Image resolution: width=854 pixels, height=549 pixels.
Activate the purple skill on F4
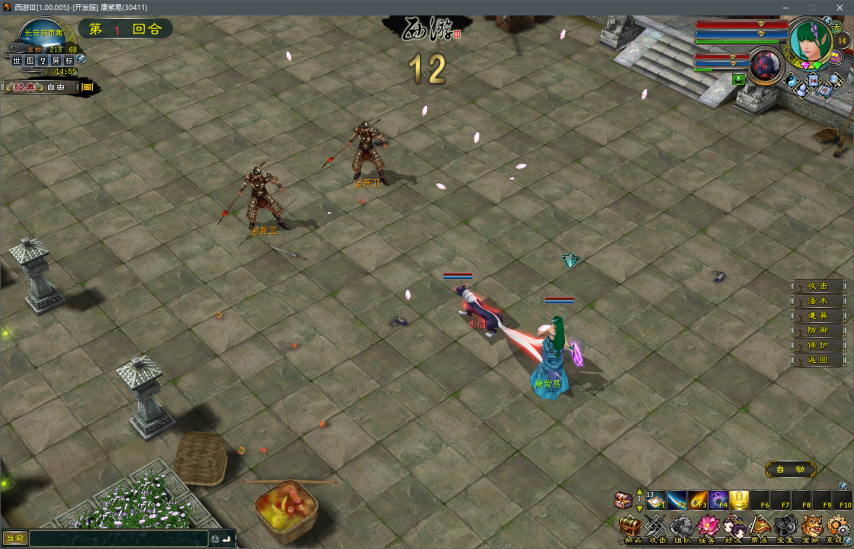coord(718,500)
